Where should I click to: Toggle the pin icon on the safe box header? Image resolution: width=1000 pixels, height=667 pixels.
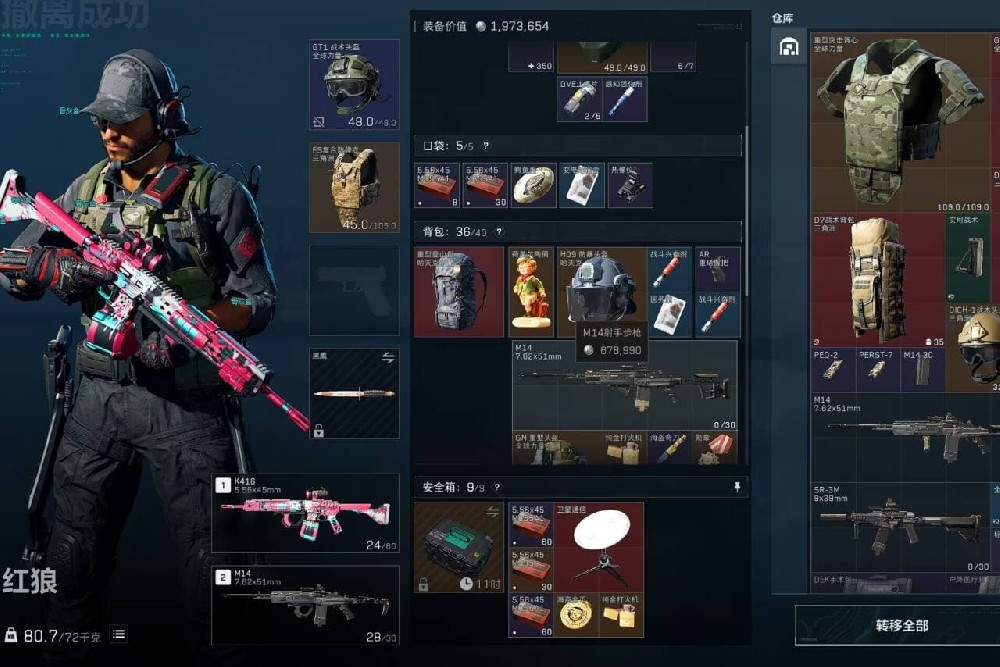(x=737, y=487)
